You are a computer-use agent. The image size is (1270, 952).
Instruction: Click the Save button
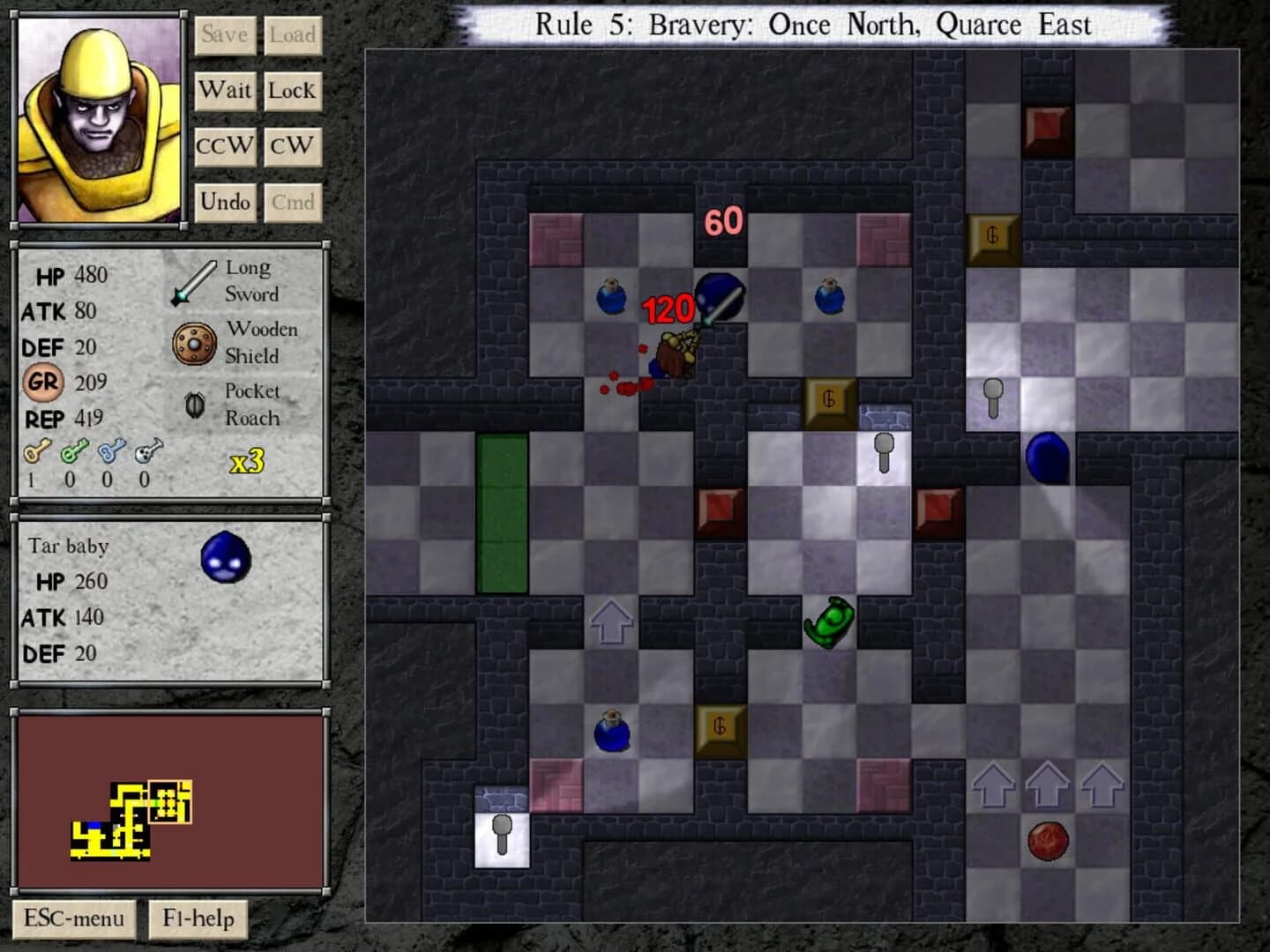point(225,35)
